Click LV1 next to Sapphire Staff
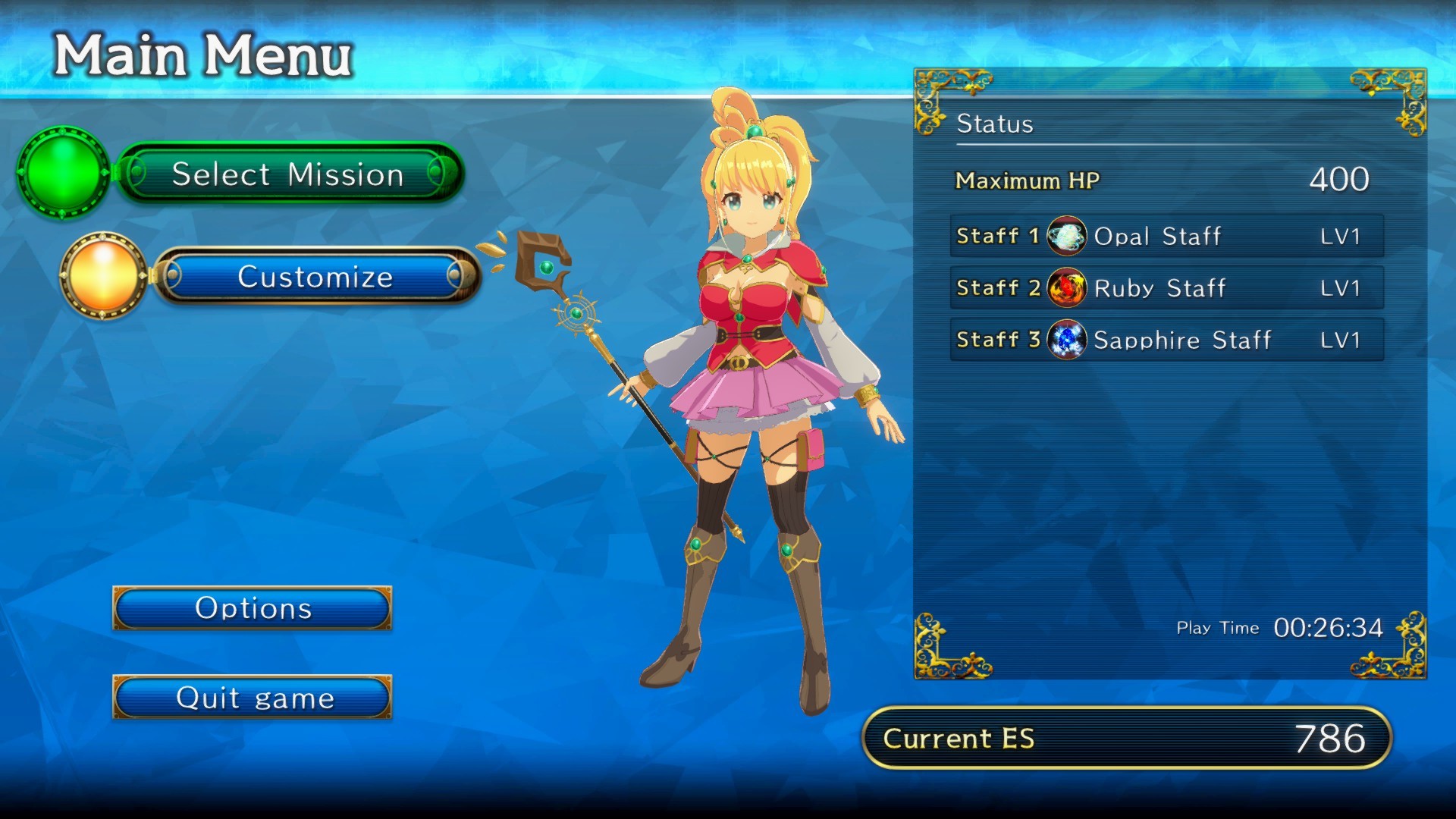1456x819 pixels. click(1341, 340)
